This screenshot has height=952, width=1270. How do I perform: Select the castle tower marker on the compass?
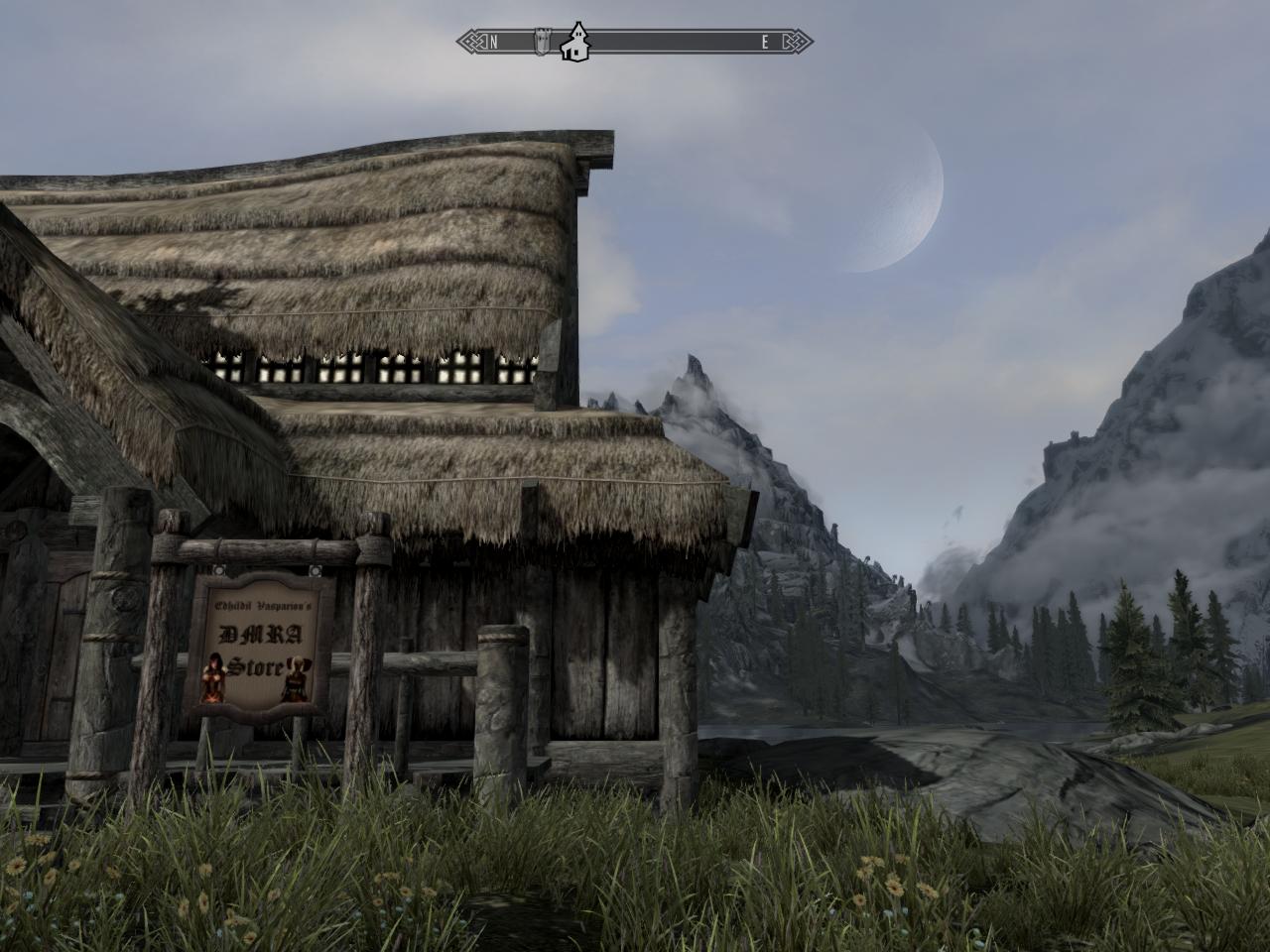(543, 42)
